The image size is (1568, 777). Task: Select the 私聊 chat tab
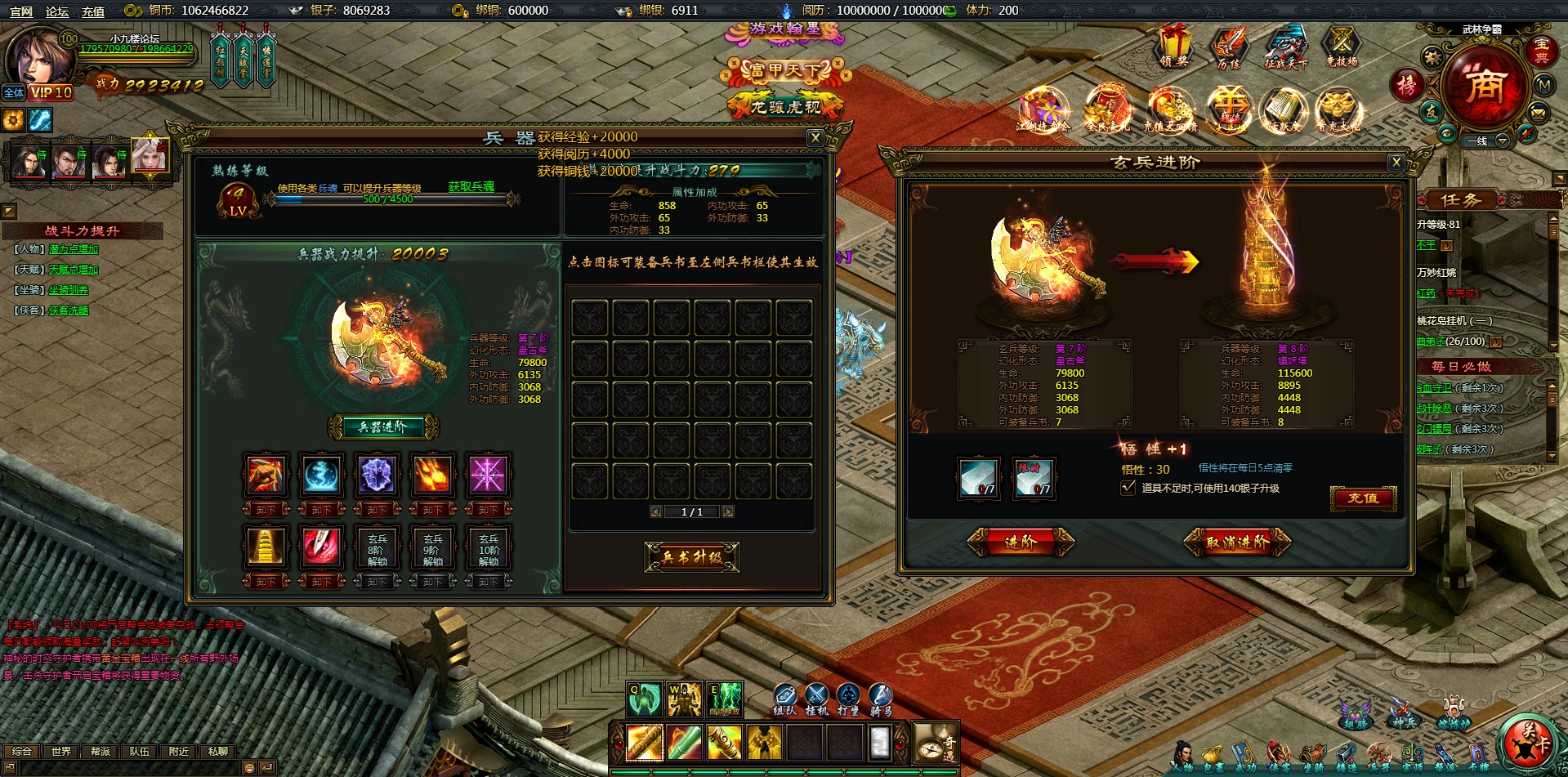pyautogui.click(x=218, y=752)
